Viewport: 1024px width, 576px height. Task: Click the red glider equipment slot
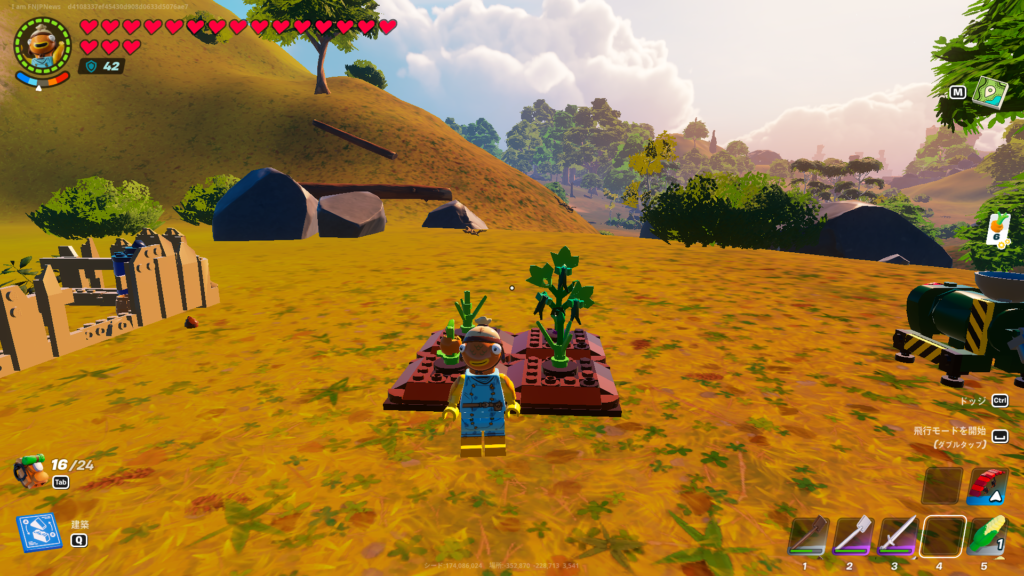pyautogui.click(x=987, y=485)
